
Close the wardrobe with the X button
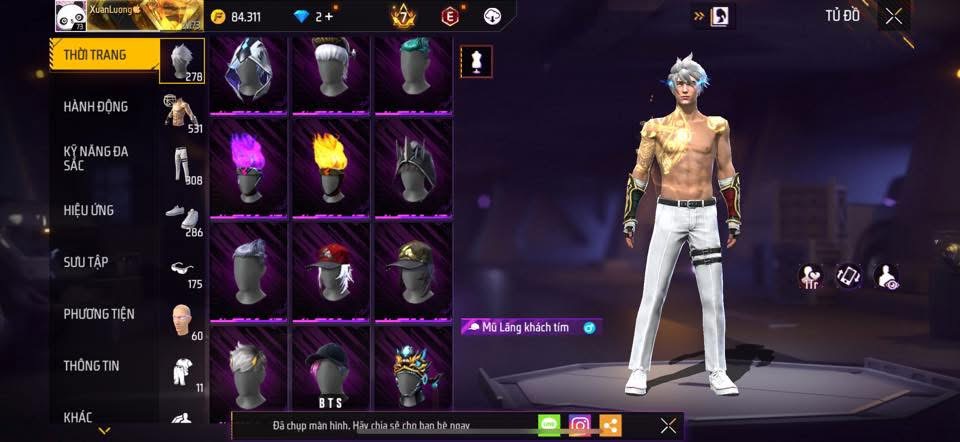[x=893, y=15]
